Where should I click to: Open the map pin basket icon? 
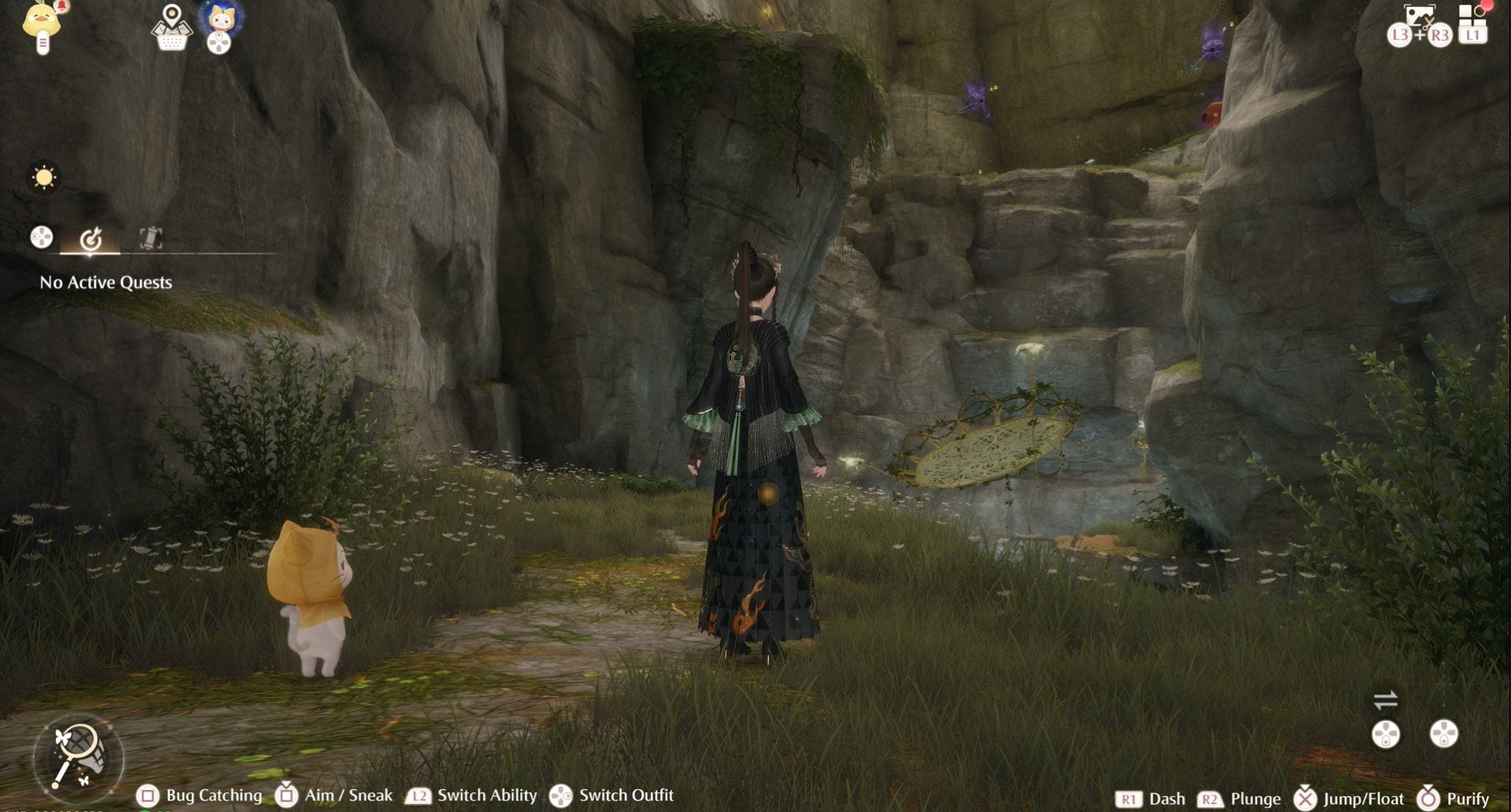pyautogui.click(x=172, y=28)
